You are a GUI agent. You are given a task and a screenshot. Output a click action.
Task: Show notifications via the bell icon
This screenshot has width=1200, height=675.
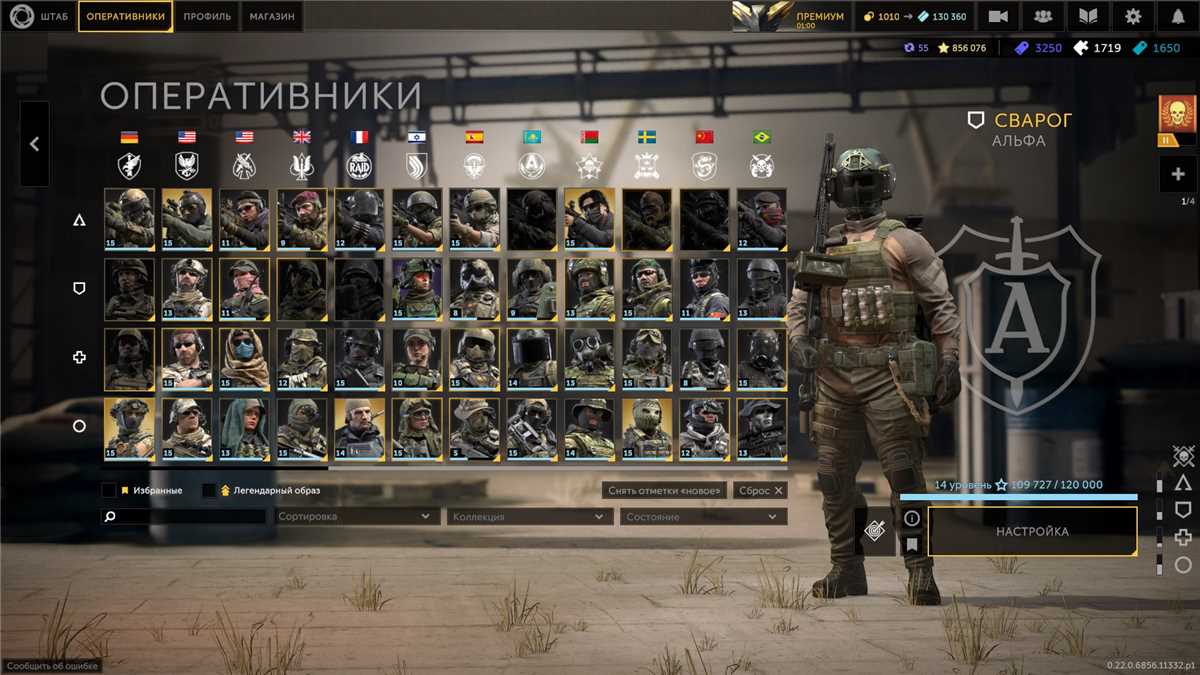(1178, 17)
